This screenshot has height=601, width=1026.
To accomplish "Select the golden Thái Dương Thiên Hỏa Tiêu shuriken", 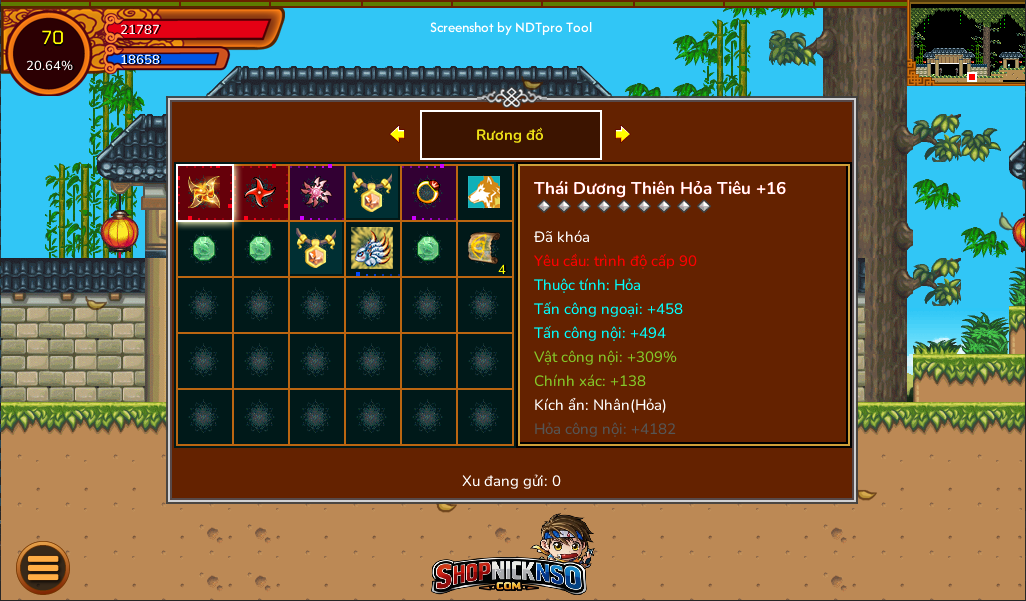I will [x=205, y=193].
